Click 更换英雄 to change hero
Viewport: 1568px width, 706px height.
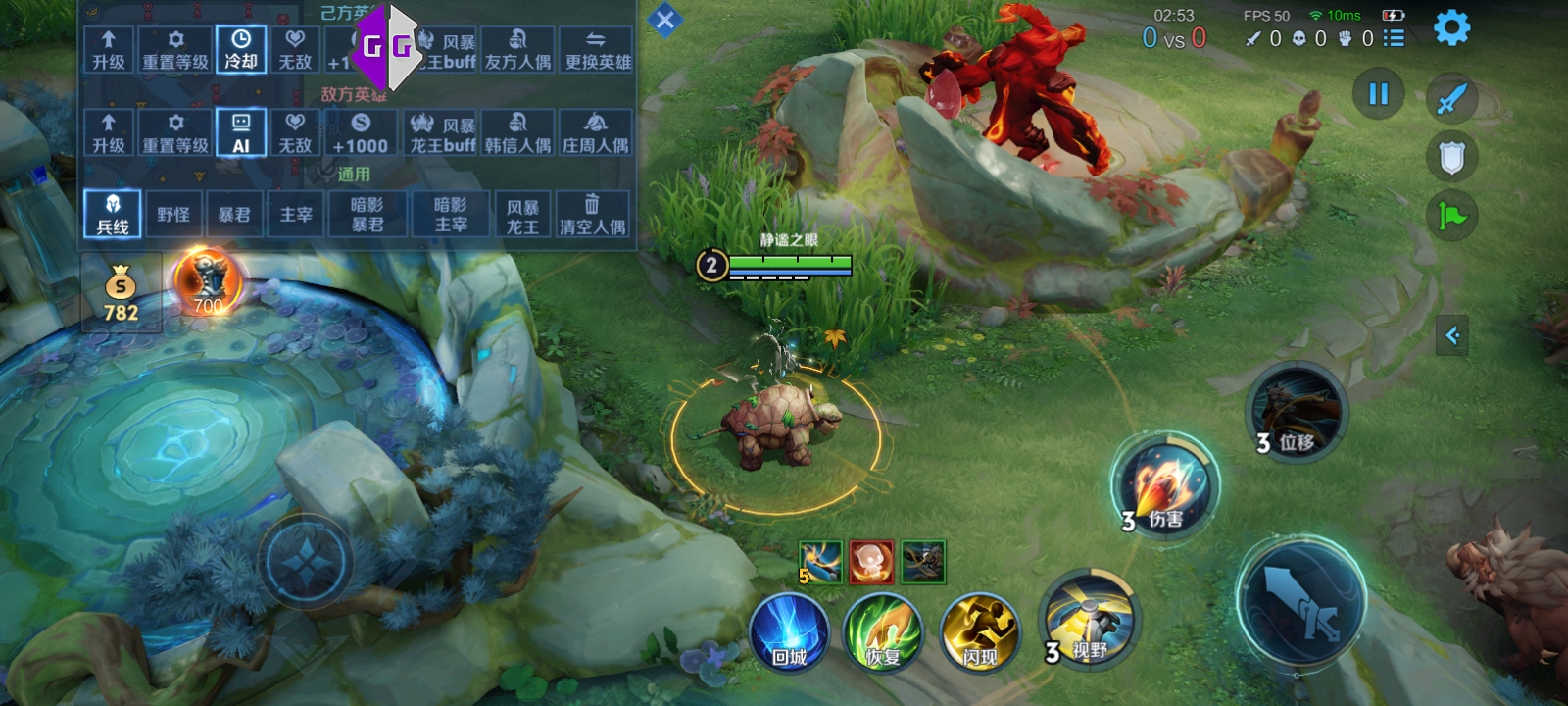click(598, 49)
